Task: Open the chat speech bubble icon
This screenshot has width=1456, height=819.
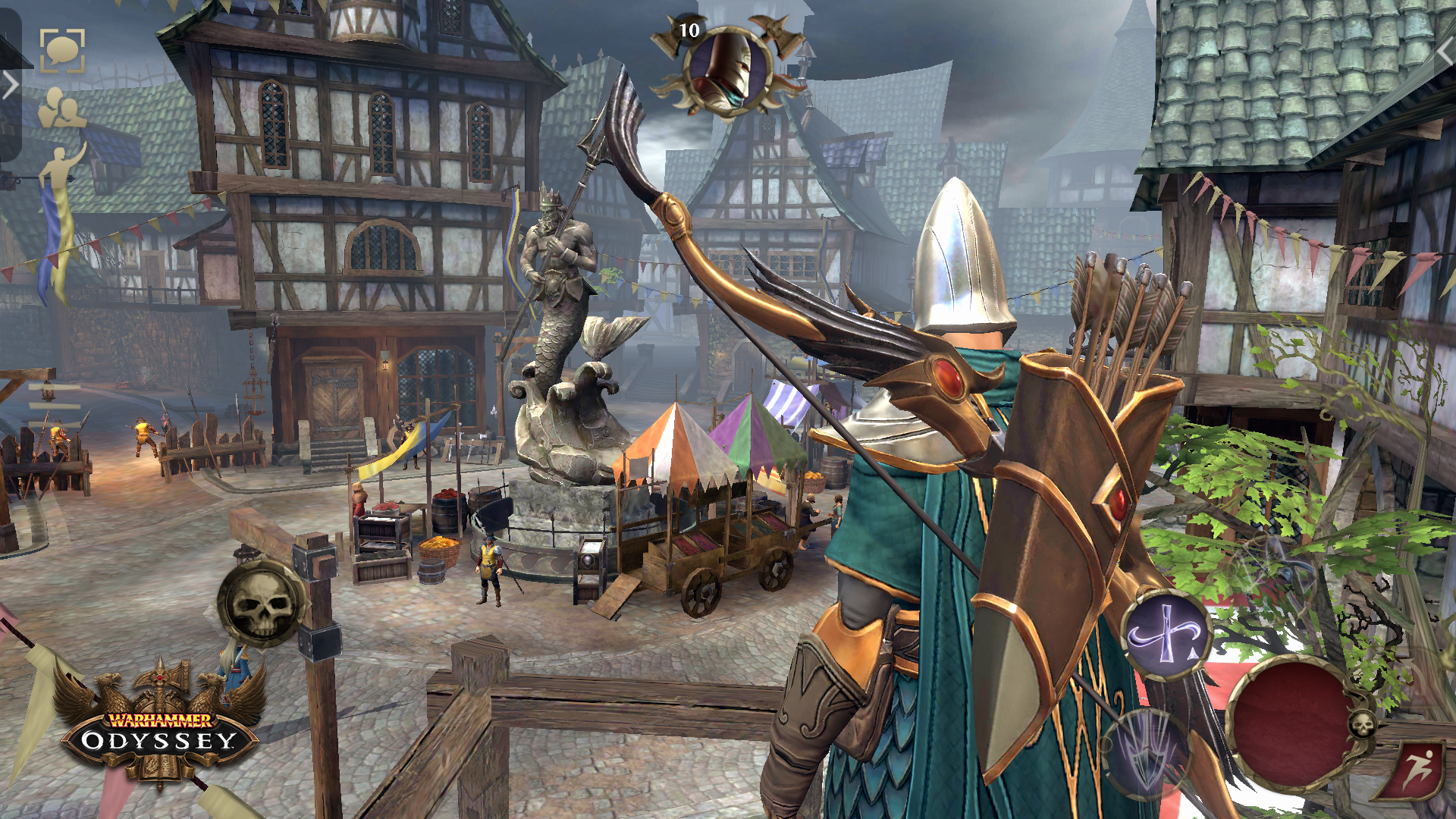Action: (x=62, y=52)
